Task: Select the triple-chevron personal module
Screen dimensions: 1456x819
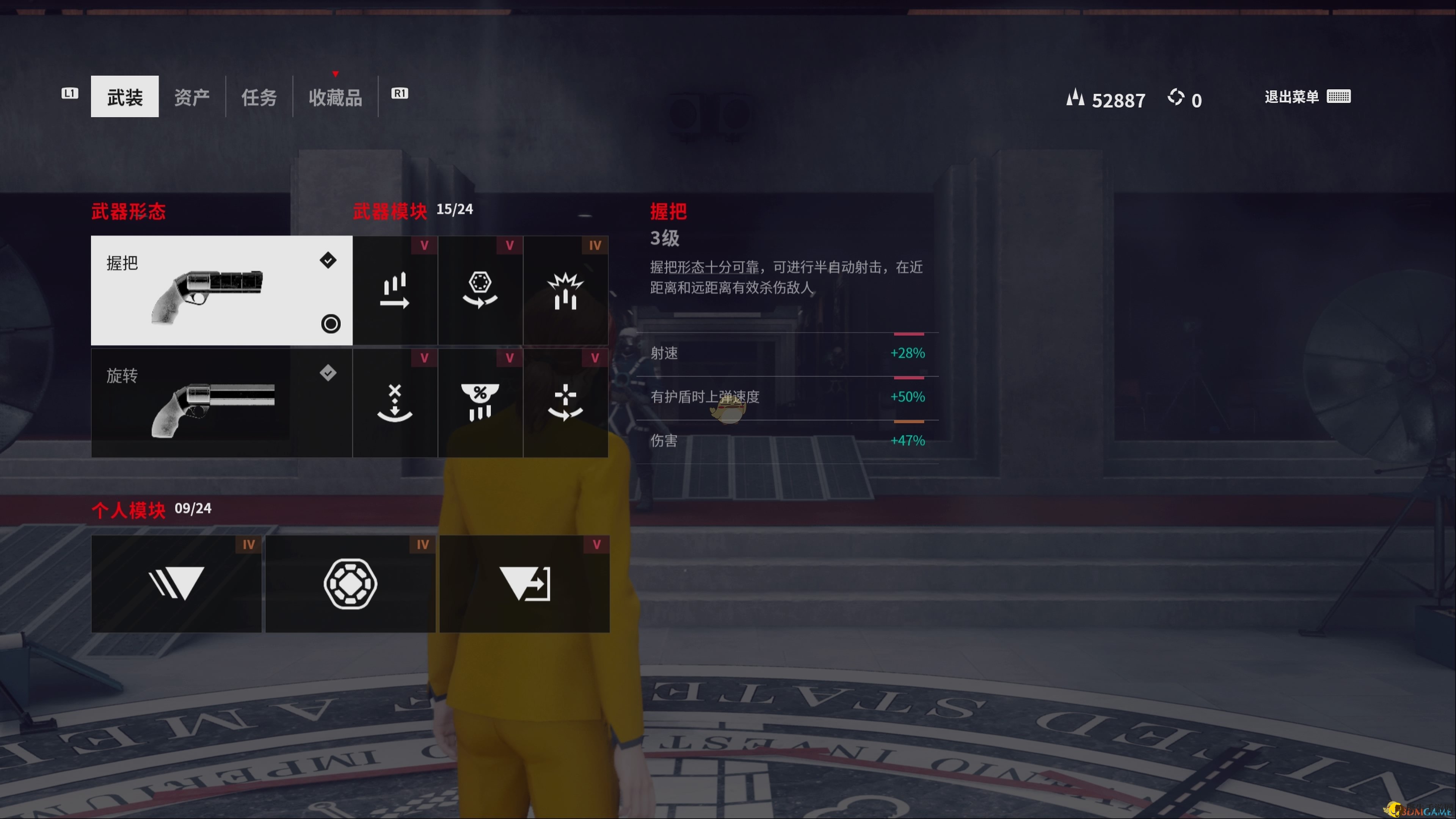Action: click(176, 583)
